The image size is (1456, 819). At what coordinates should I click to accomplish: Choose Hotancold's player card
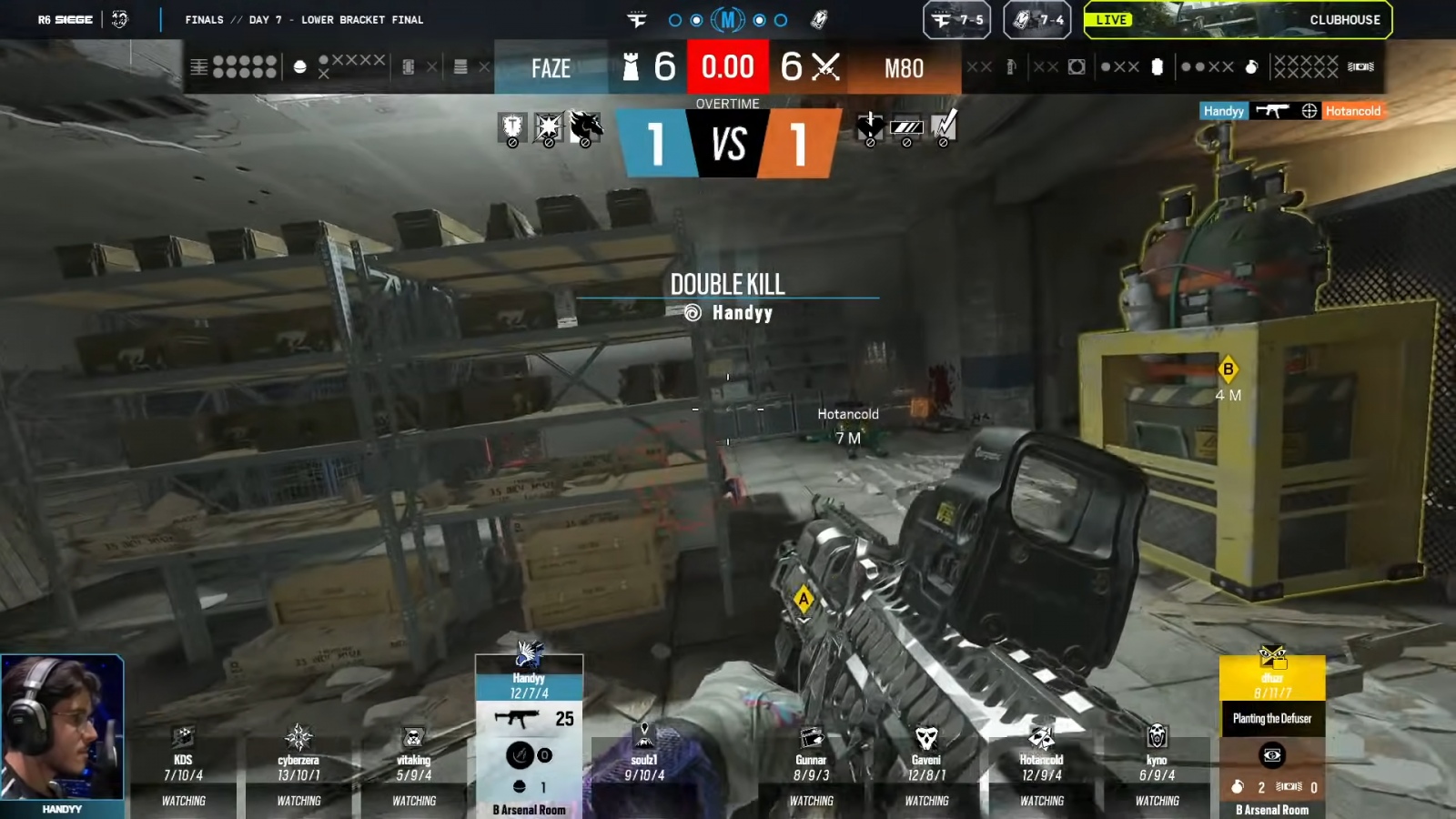[x=1042, y=769]
